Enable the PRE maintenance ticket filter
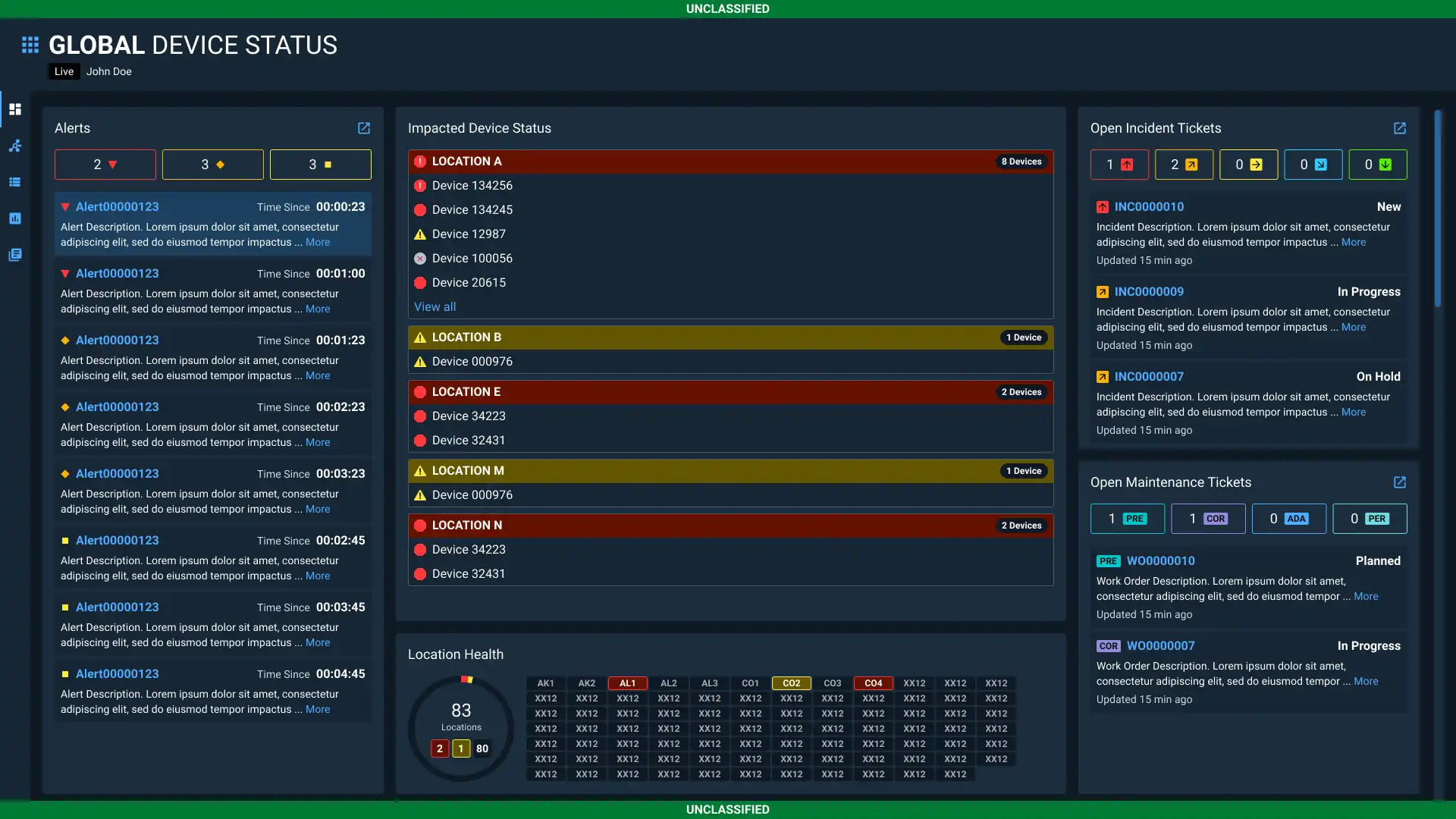Image resolution: width=1456 pixels, height=819 pixels. pos(1128,519)
